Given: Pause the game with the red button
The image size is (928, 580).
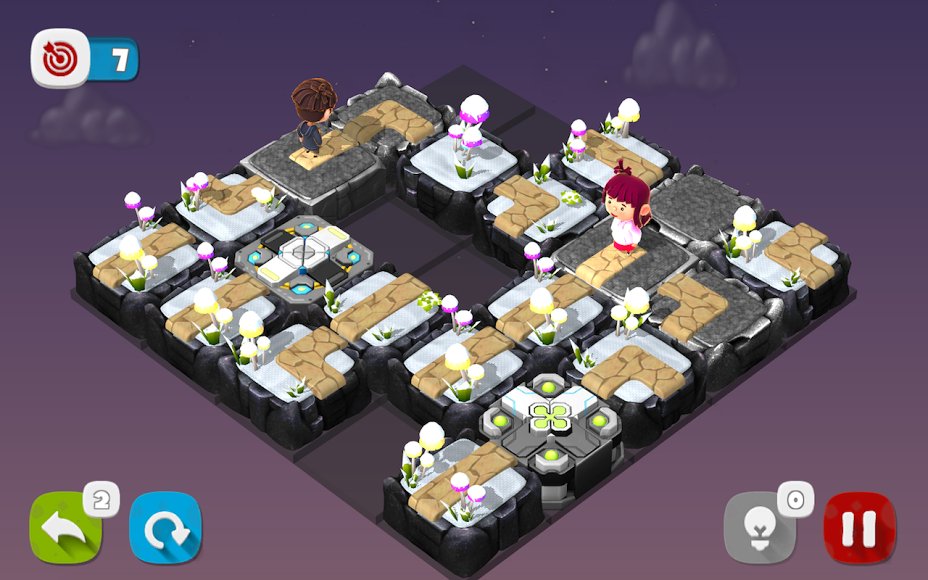Looking at the screenshot, I should (x=859, y=529).
